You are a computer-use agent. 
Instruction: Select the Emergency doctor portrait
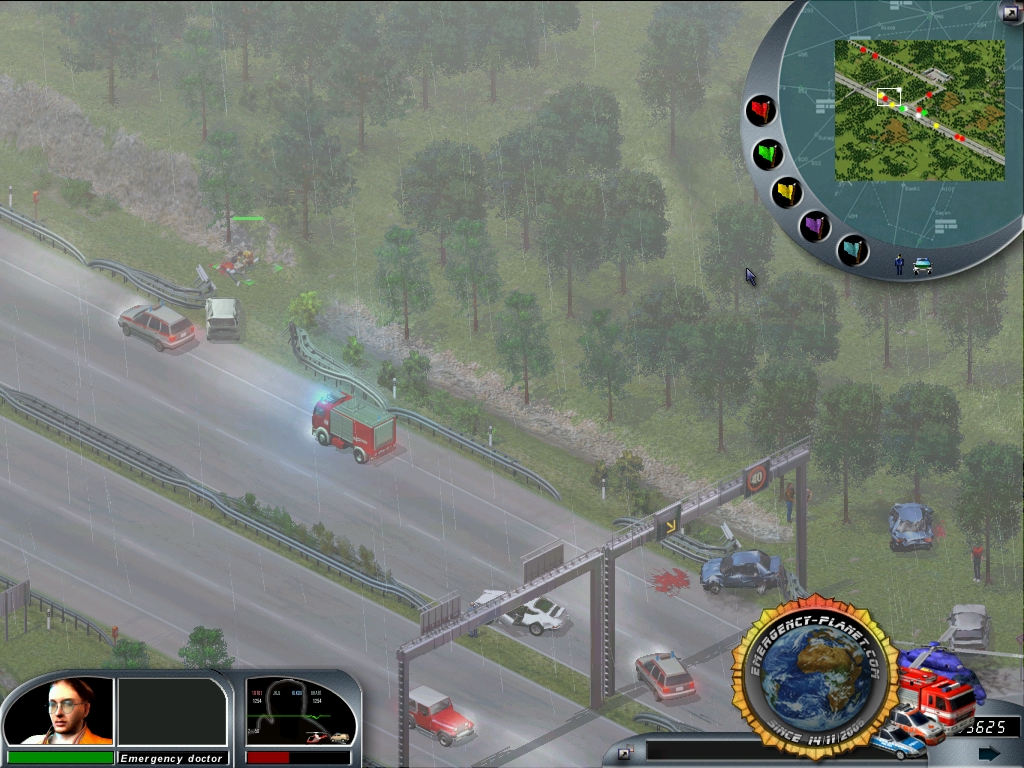click(59, 711)
